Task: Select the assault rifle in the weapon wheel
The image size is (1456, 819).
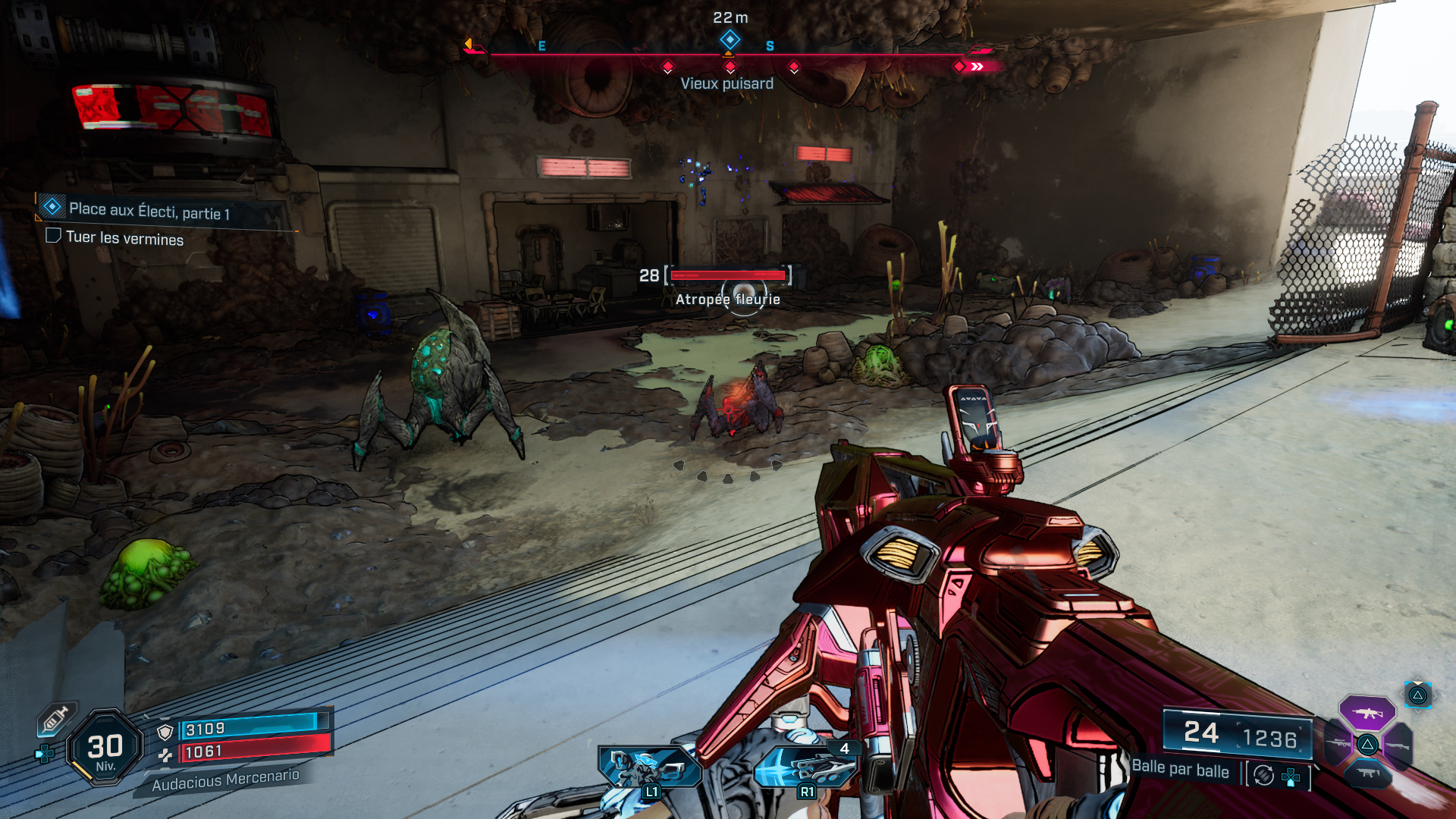Action: click(x=1367, y=713)
